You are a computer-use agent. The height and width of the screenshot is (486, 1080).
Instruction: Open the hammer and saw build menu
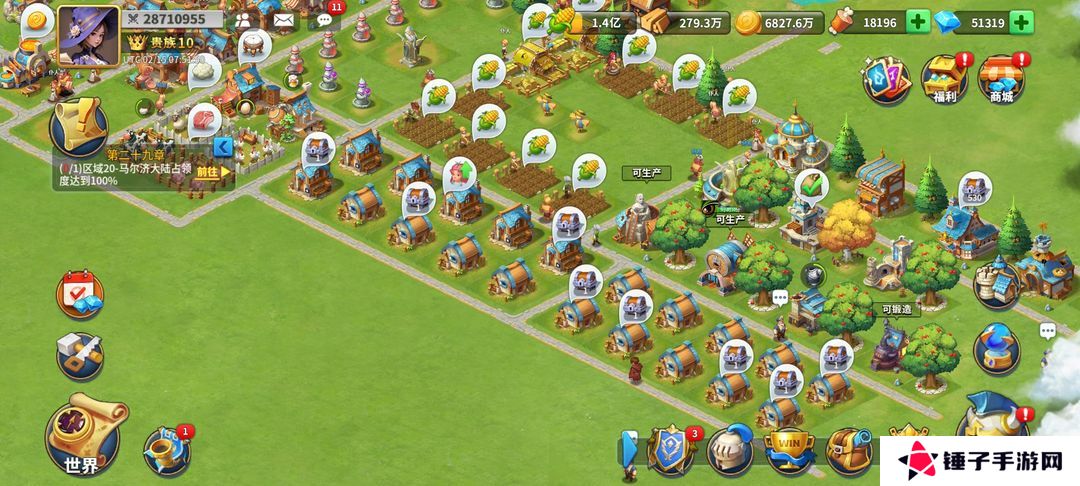coord(79,352)
